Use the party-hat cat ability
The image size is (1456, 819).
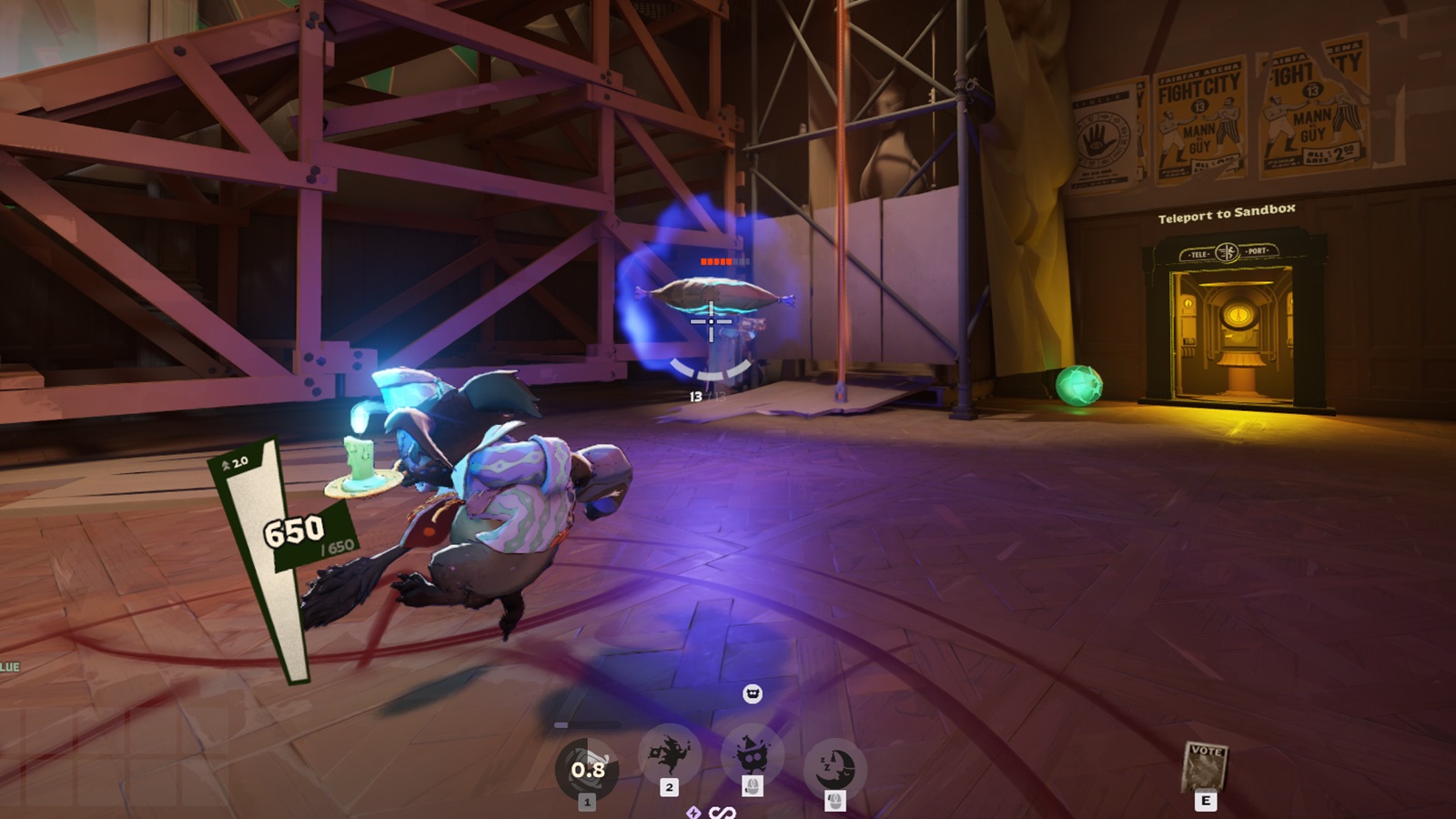click(752, 755)
